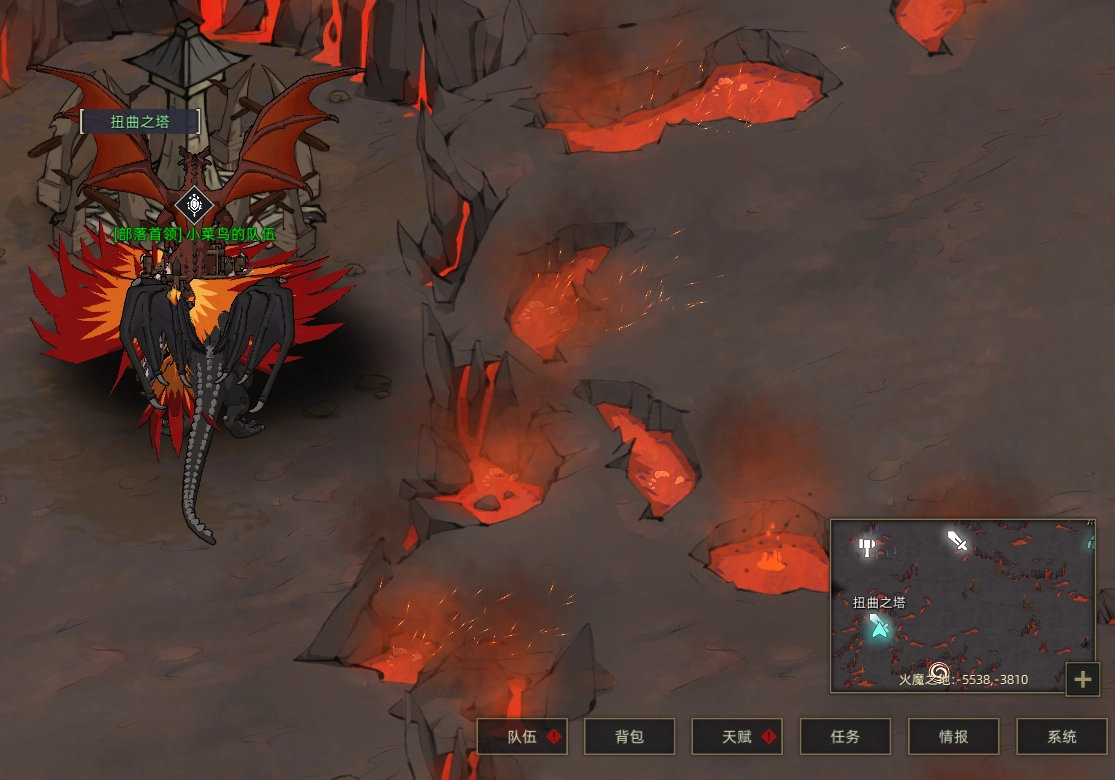Select the white sword marker on the minimap
The height and width of the screenshot is (780, 1115).
pyautogui.click(x=957, y=541)
